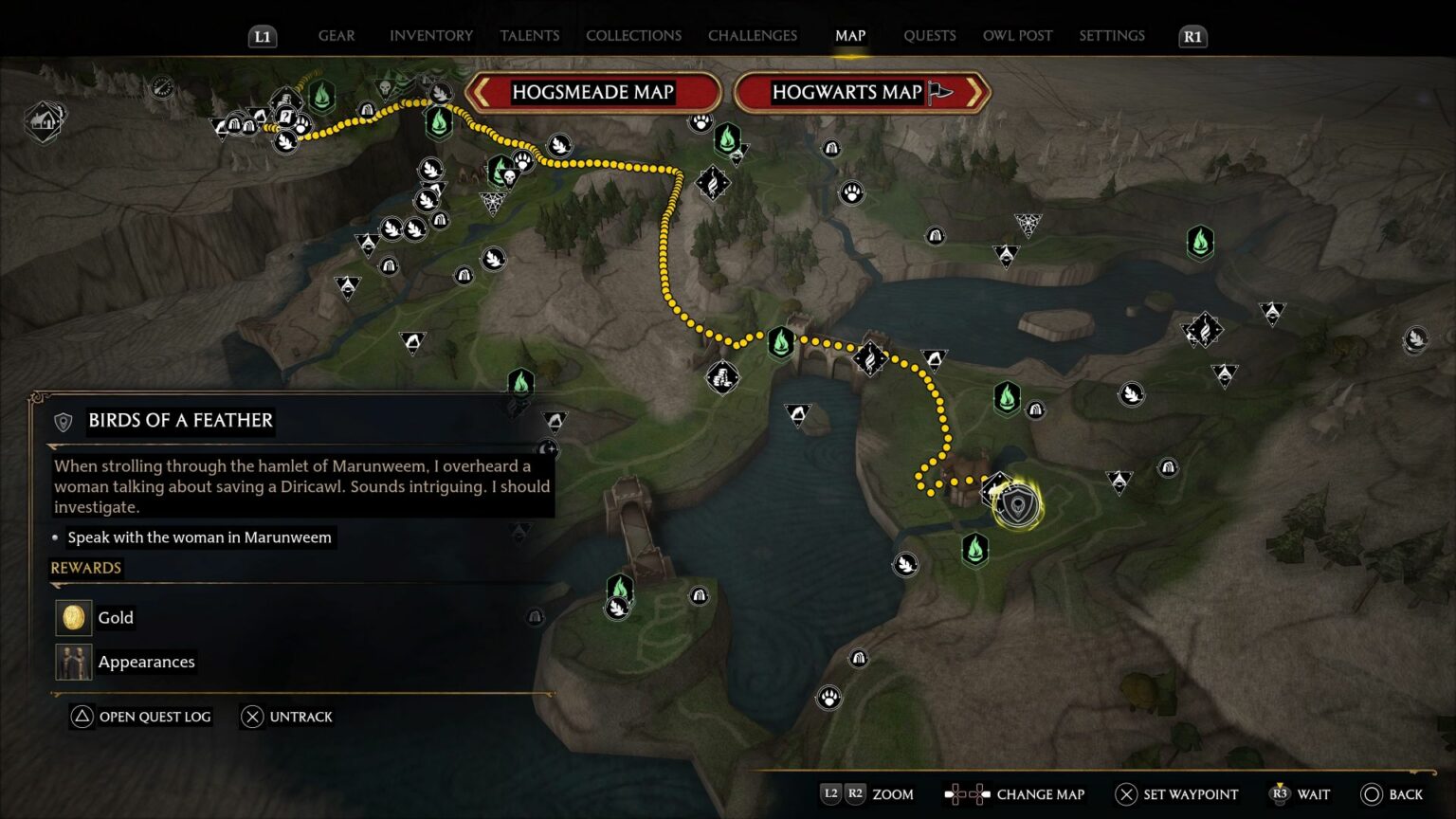The image size is (1456, 819).
Task: Select the cottage icon in the top-left corner
Action: (x=45, y=121)
